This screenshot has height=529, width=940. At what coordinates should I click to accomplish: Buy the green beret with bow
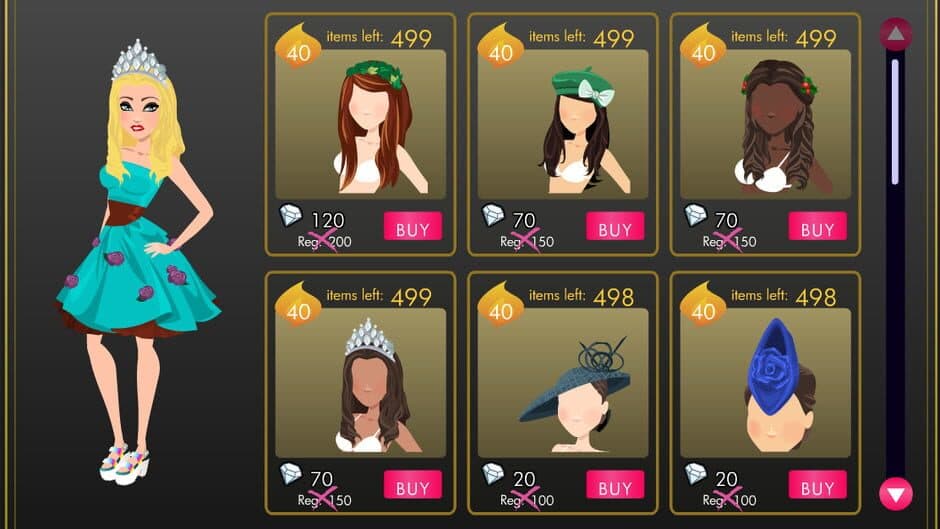tap(614, 228)
